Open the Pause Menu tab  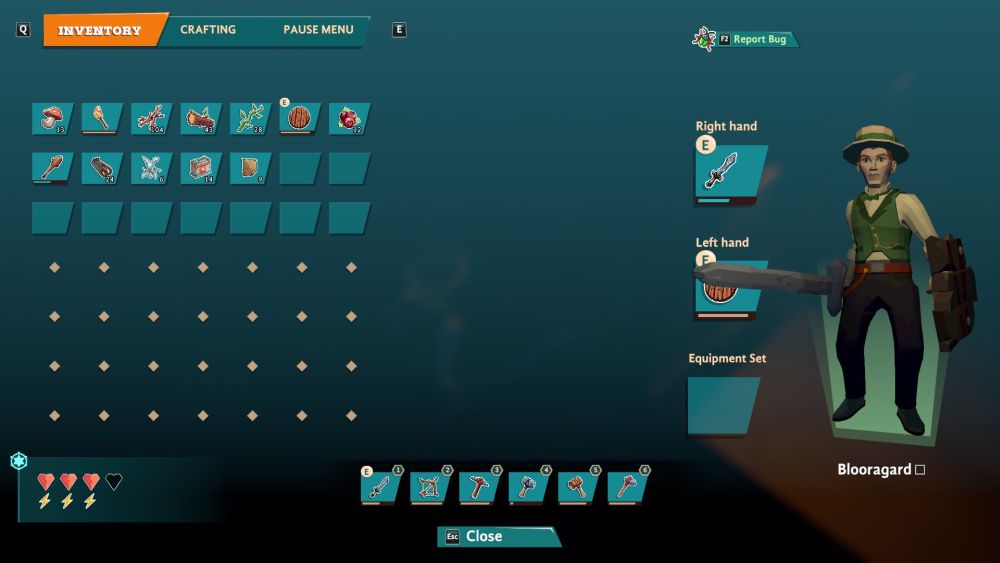click(317, 30)
